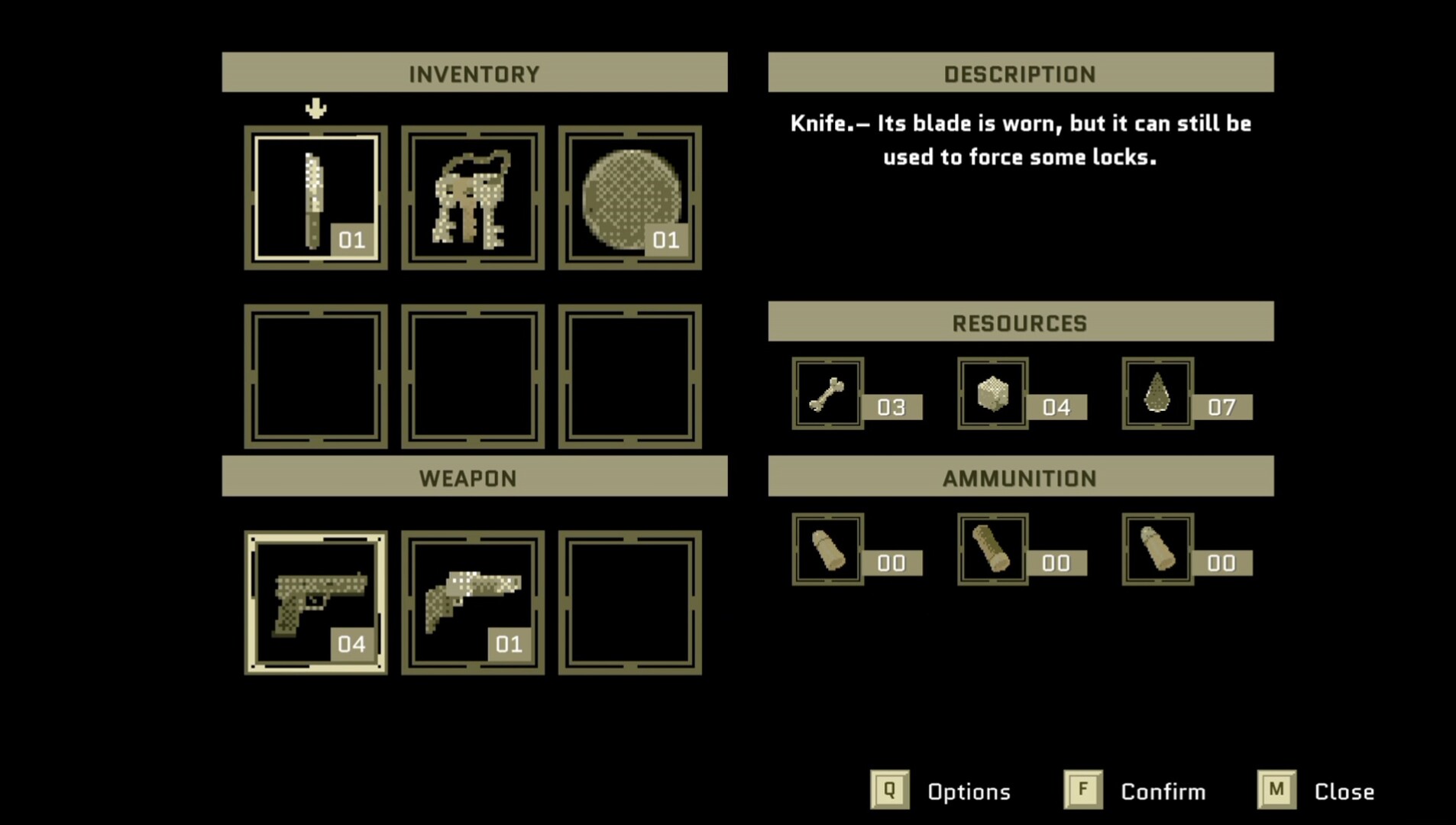1456x825 pixels.
Task: Close the inventory screen
Action: pyautogui.click(x=1276, y=790)
